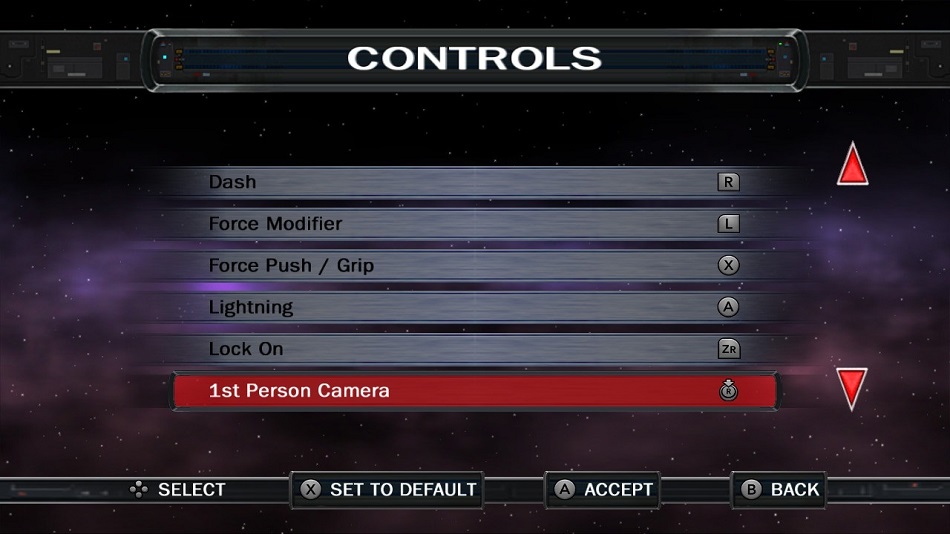This screenshot has width=950, height=534.
Task: Select the Force Push / Grip row
Action: click(474, 266)
